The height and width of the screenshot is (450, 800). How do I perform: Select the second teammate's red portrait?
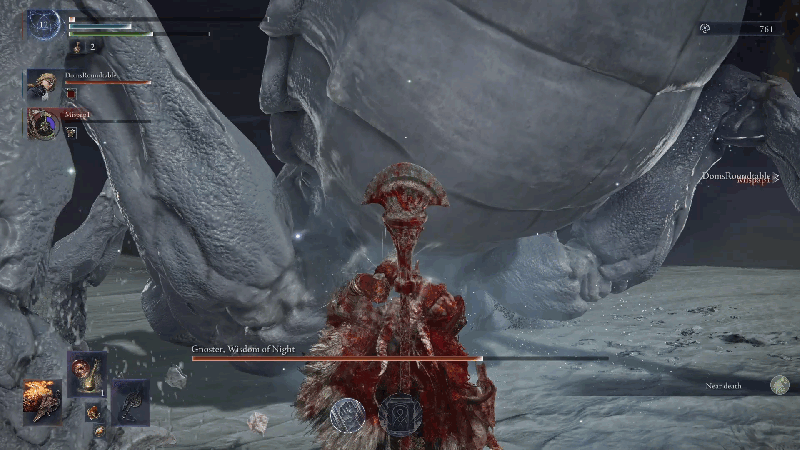(x=44, y=123)
